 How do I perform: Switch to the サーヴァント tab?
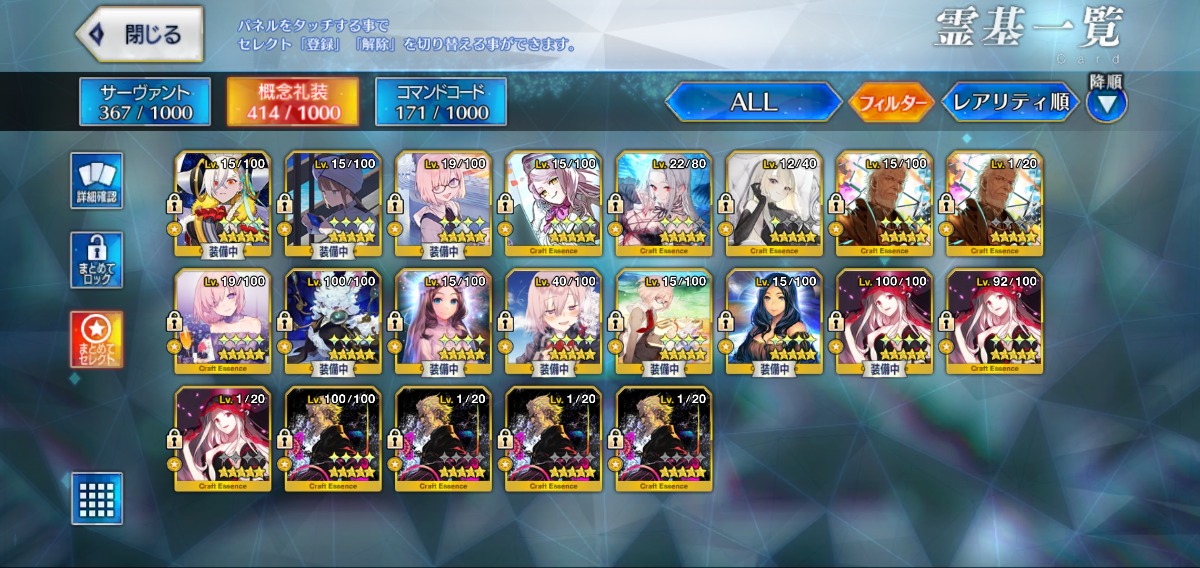145,102
